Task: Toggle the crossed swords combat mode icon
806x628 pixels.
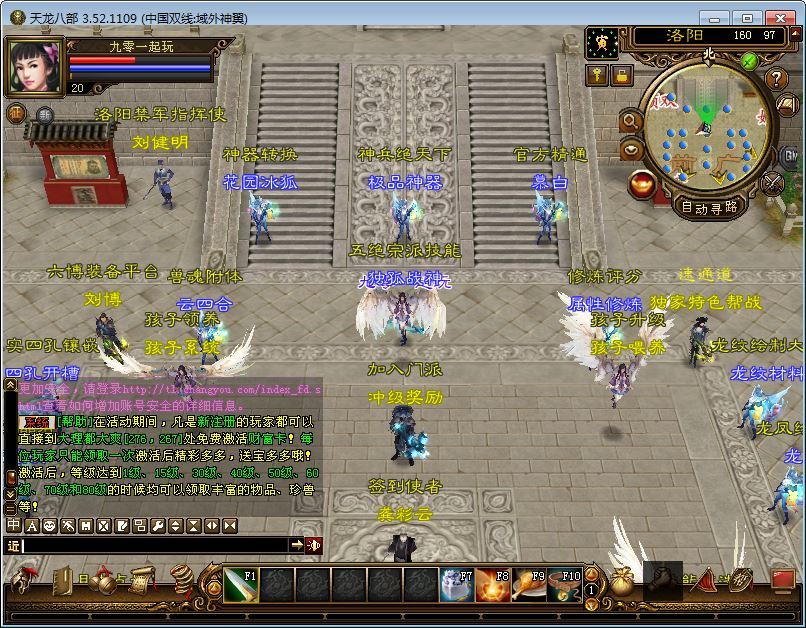Action: [x=773, y=184]
